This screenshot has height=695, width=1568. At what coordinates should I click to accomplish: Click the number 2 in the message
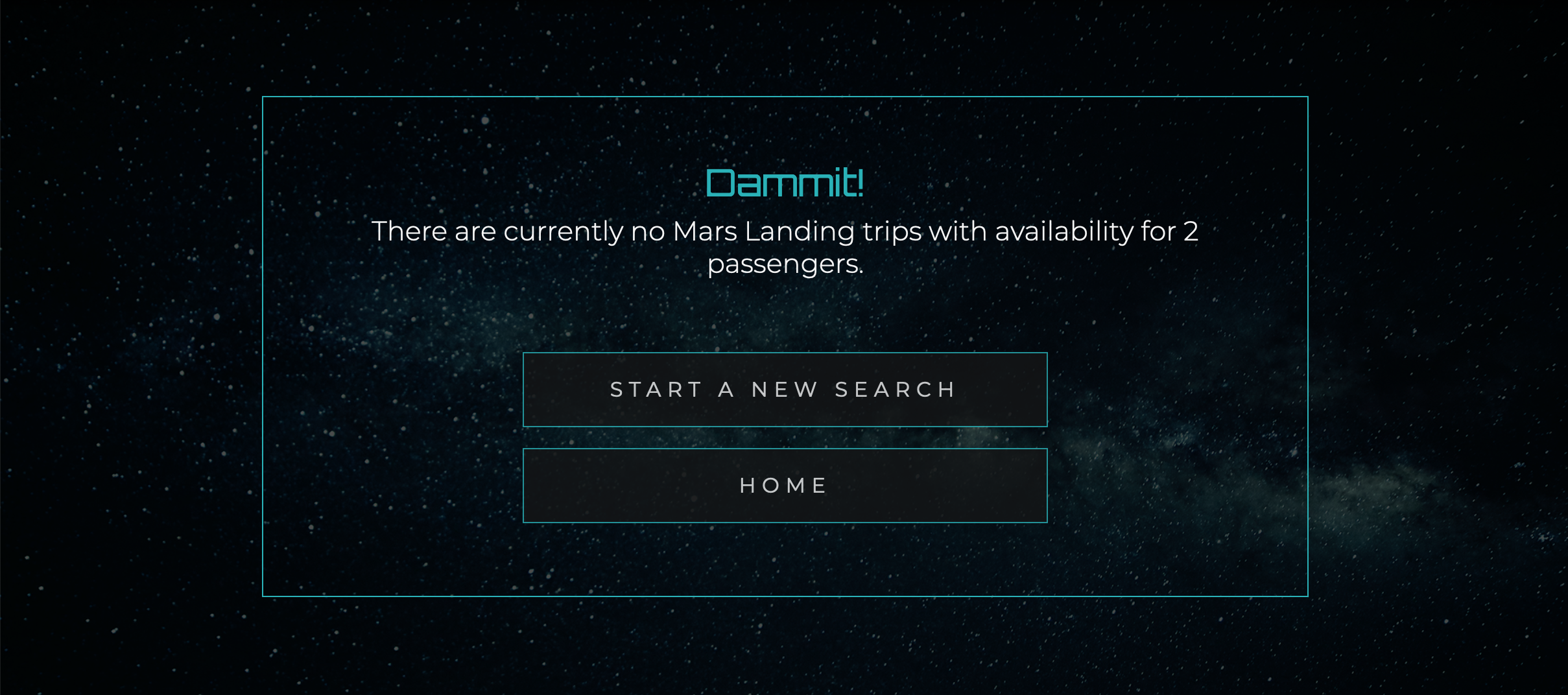pyautogui.click(x=1191, y=231)
